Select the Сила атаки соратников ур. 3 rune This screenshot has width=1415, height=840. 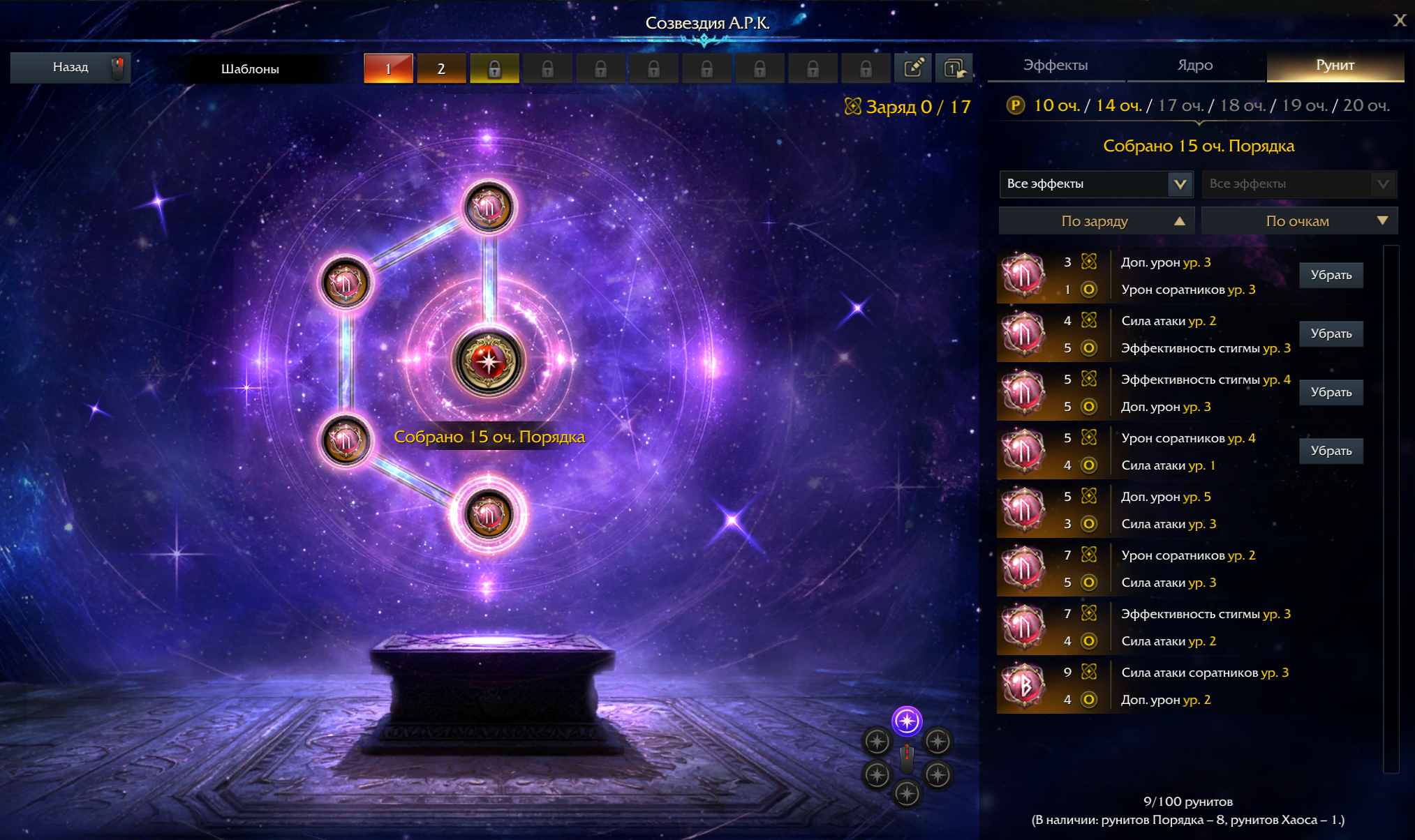(1187, 686)
